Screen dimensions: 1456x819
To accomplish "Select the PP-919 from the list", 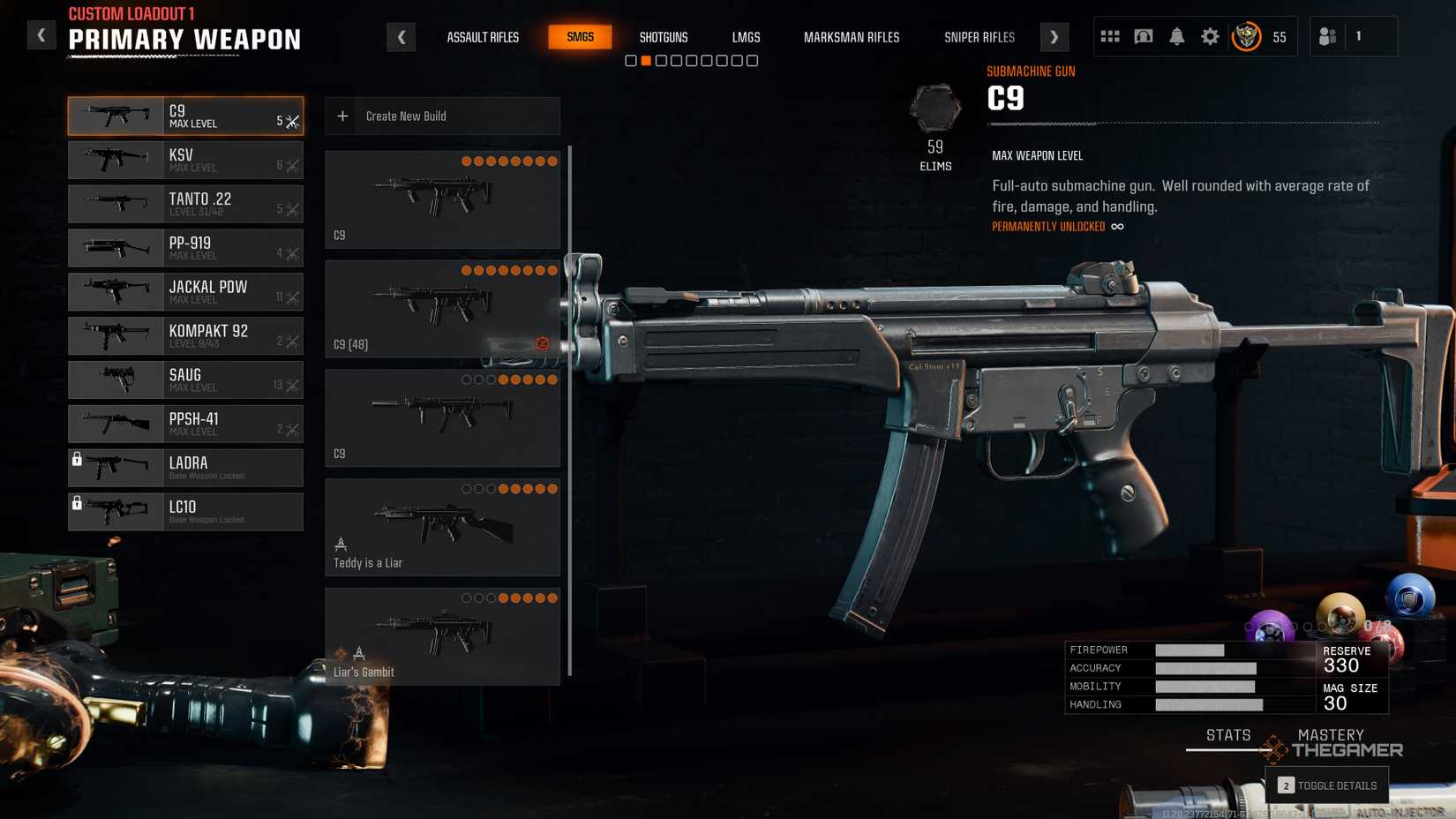I will tap(185, 248).
